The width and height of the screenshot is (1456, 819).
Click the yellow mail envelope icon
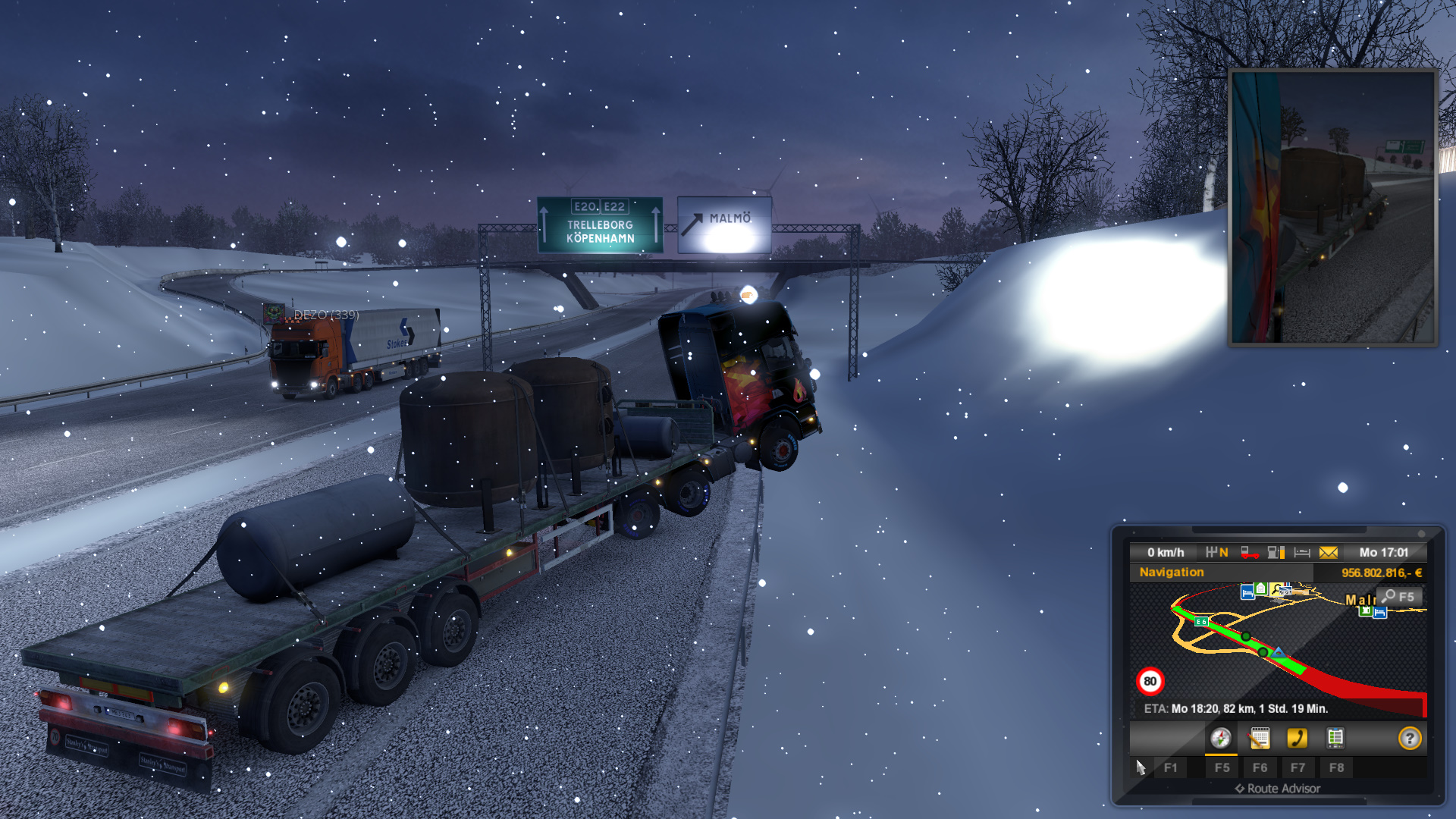click(x=1329, y=553)
